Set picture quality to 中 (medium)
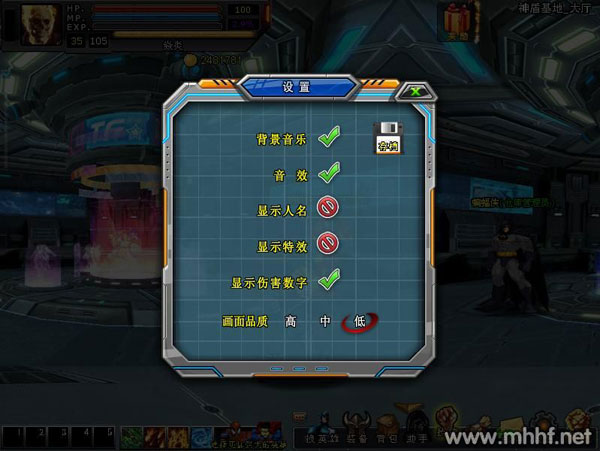This screenshot has width=600, height=451. pos(325,321)
